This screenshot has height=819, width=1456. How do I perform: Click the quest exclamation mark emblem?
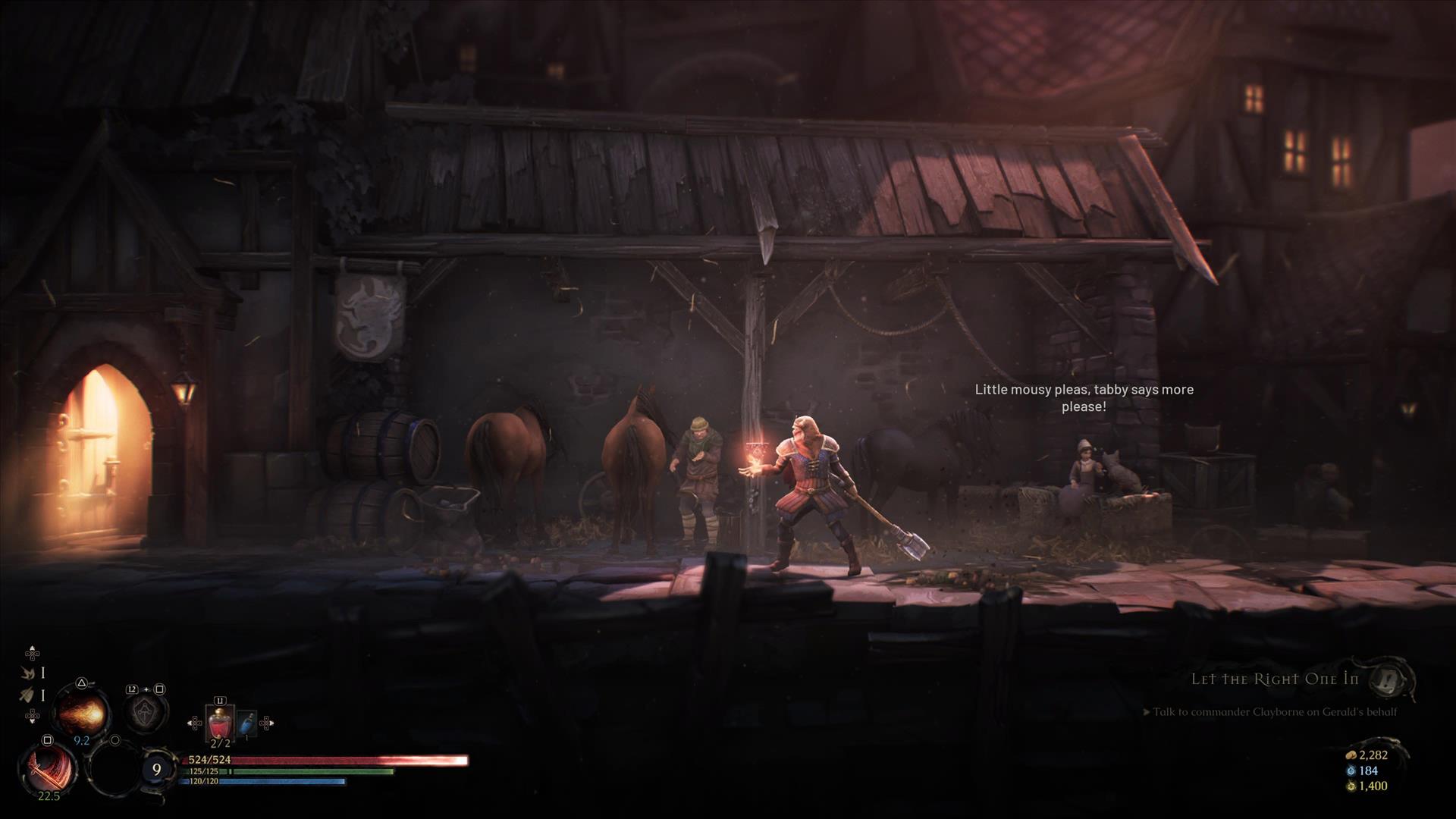1391,679
